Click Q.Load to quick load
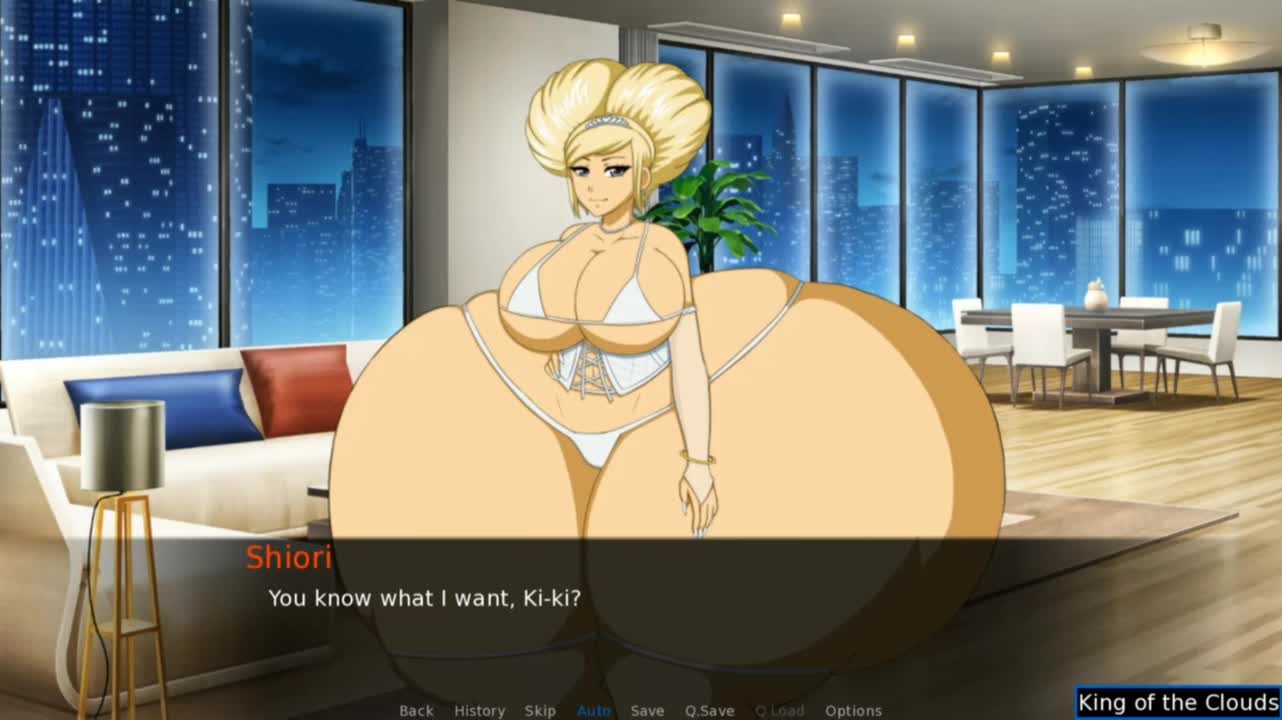Viewport: 1282px width, 720px height. pyautogui.click(x=779, y=711)
